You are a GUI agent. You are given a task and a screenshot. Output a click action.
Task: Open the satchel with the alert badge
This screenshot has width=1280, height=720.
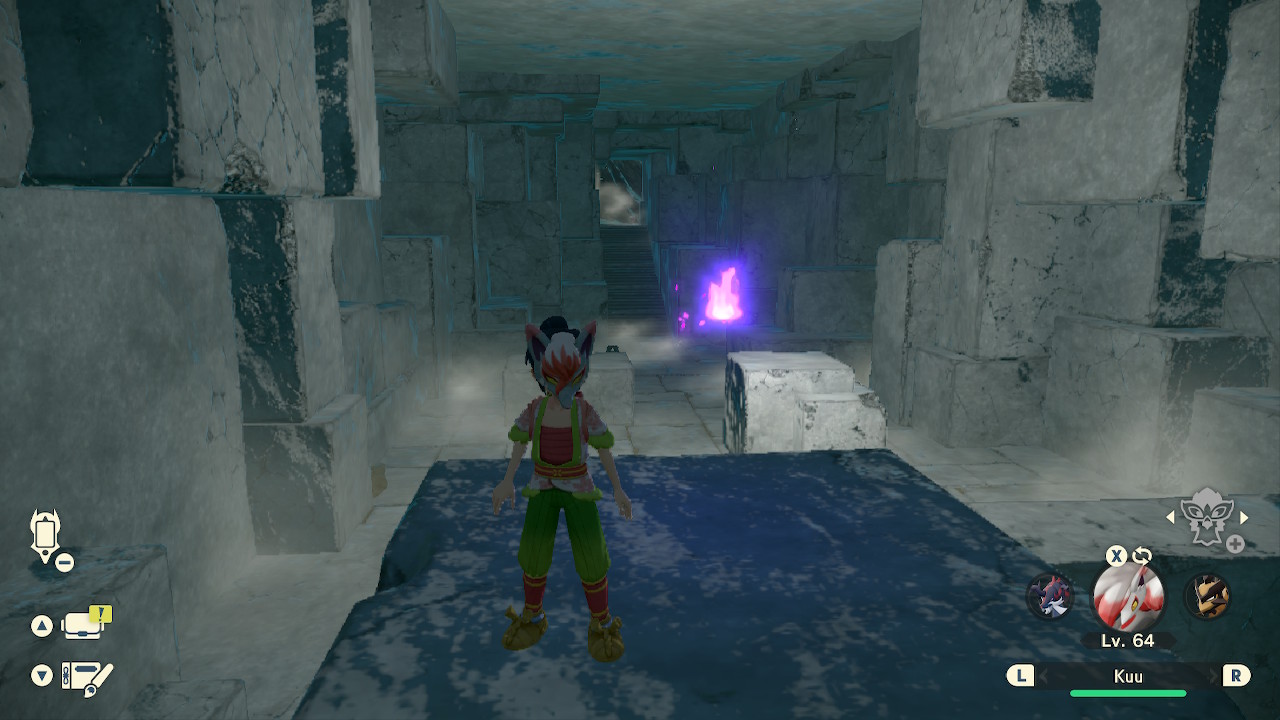click(x=84, y=625)
